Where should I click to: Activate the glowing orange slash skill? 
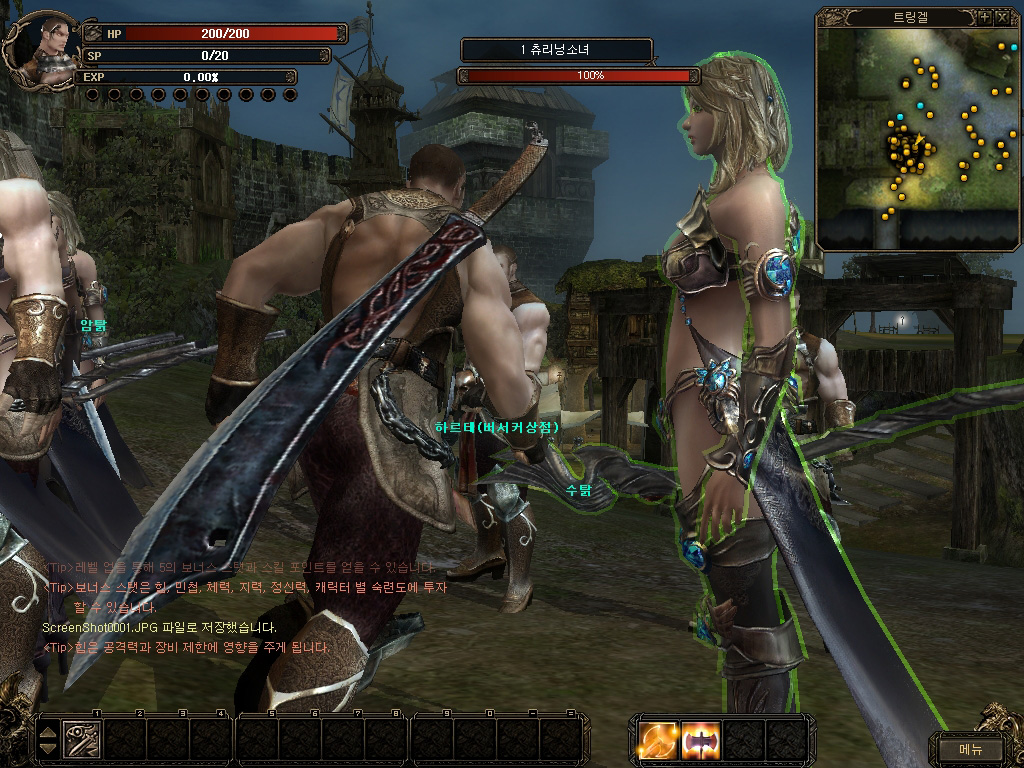tap(659, 740)
